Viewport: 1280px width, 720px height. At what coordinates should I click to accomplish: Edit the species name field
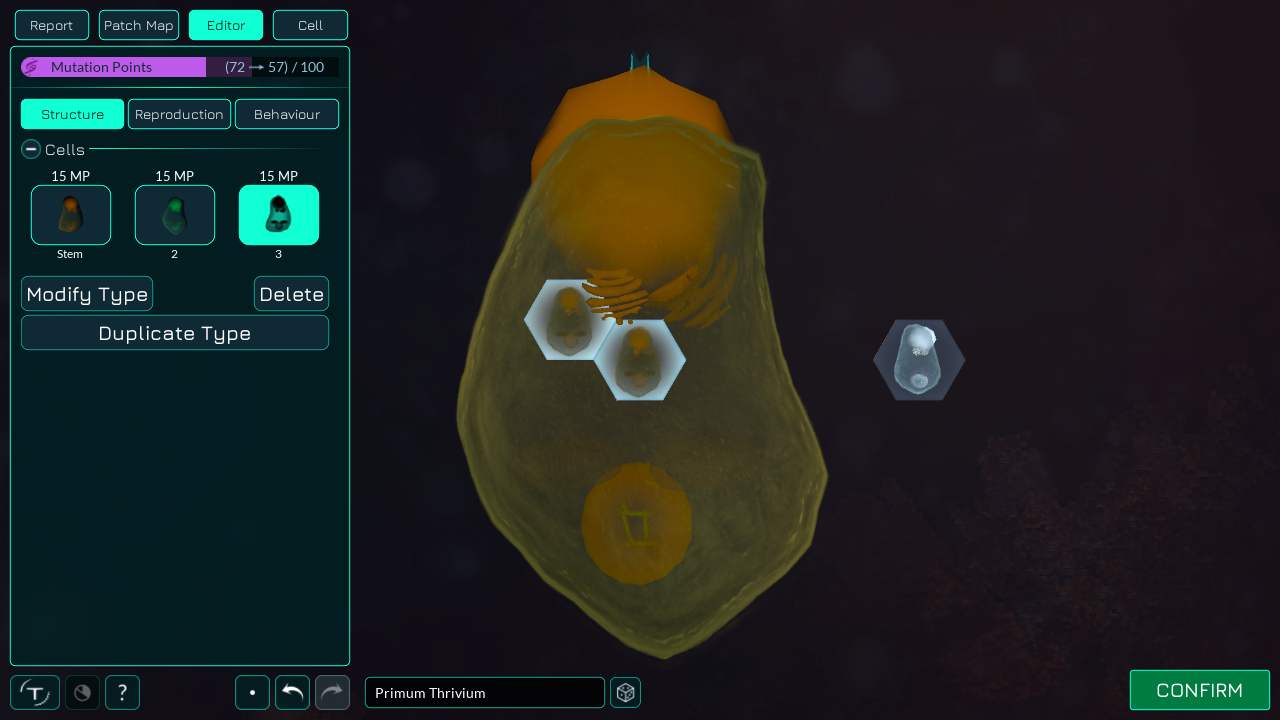click(x=484, y=693)
